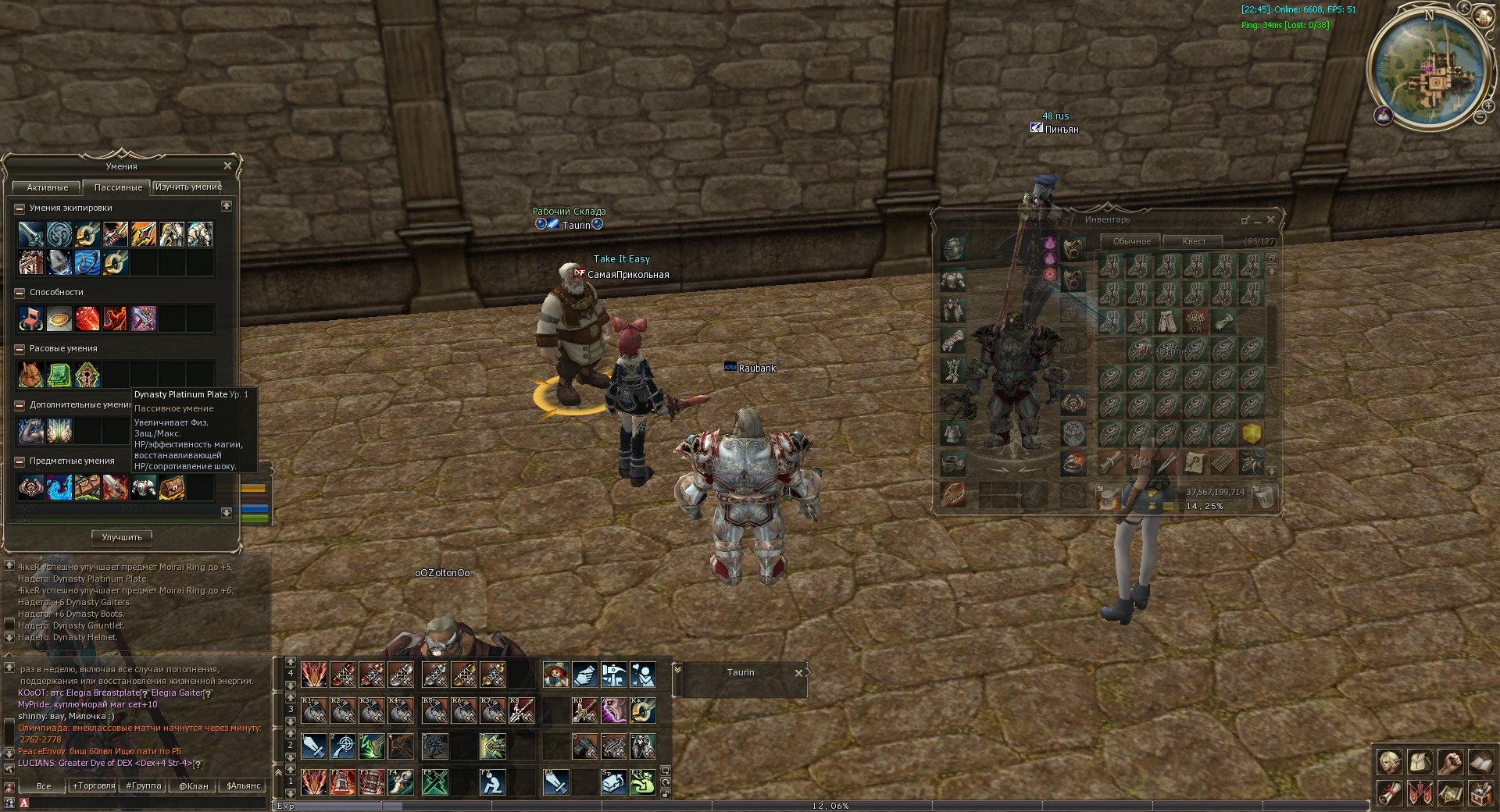Close the Умения skills window

click(227, 166)
